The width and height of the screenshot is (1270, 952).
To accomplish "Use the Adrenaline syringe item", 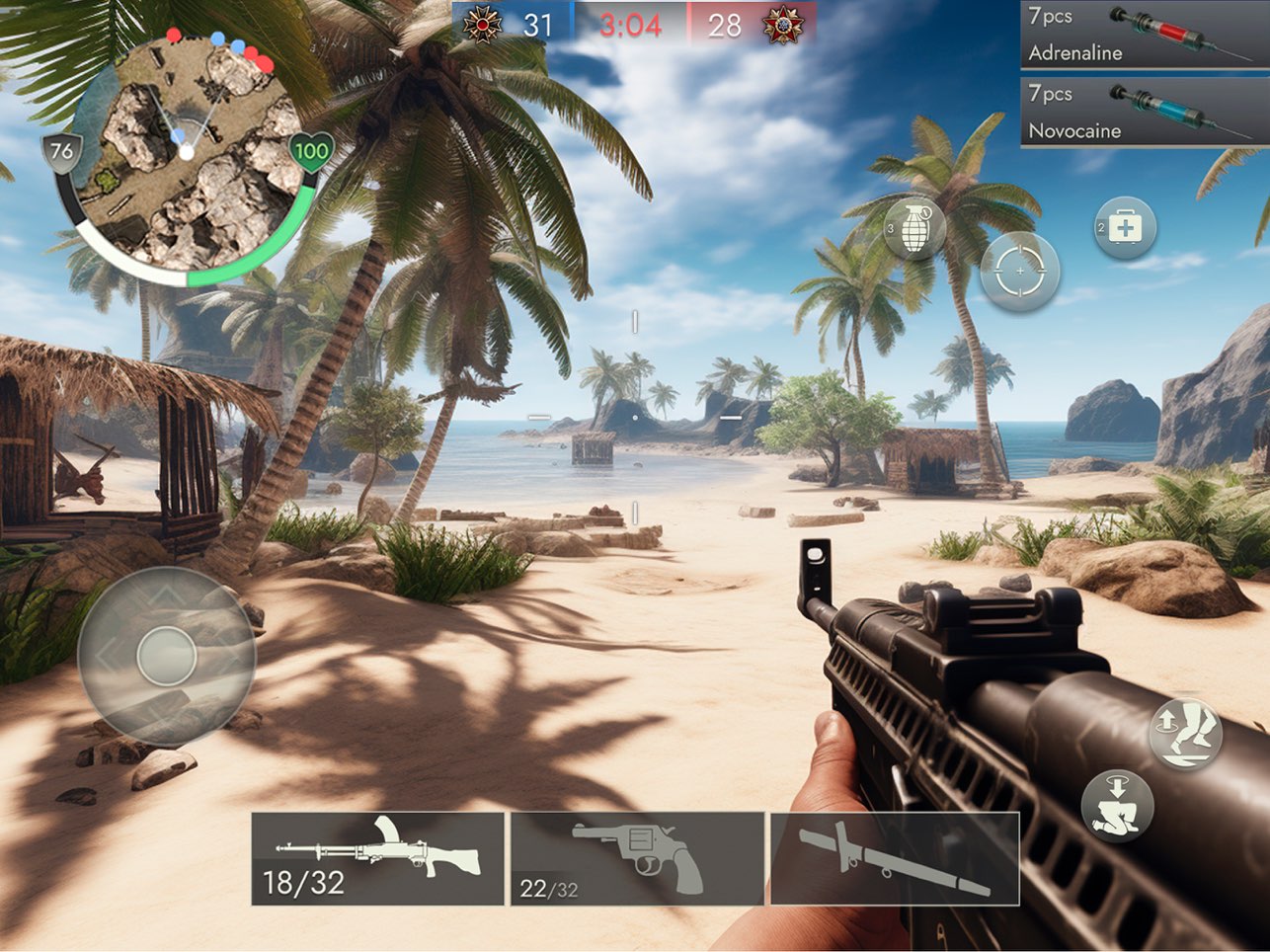I will [1143, 35].
